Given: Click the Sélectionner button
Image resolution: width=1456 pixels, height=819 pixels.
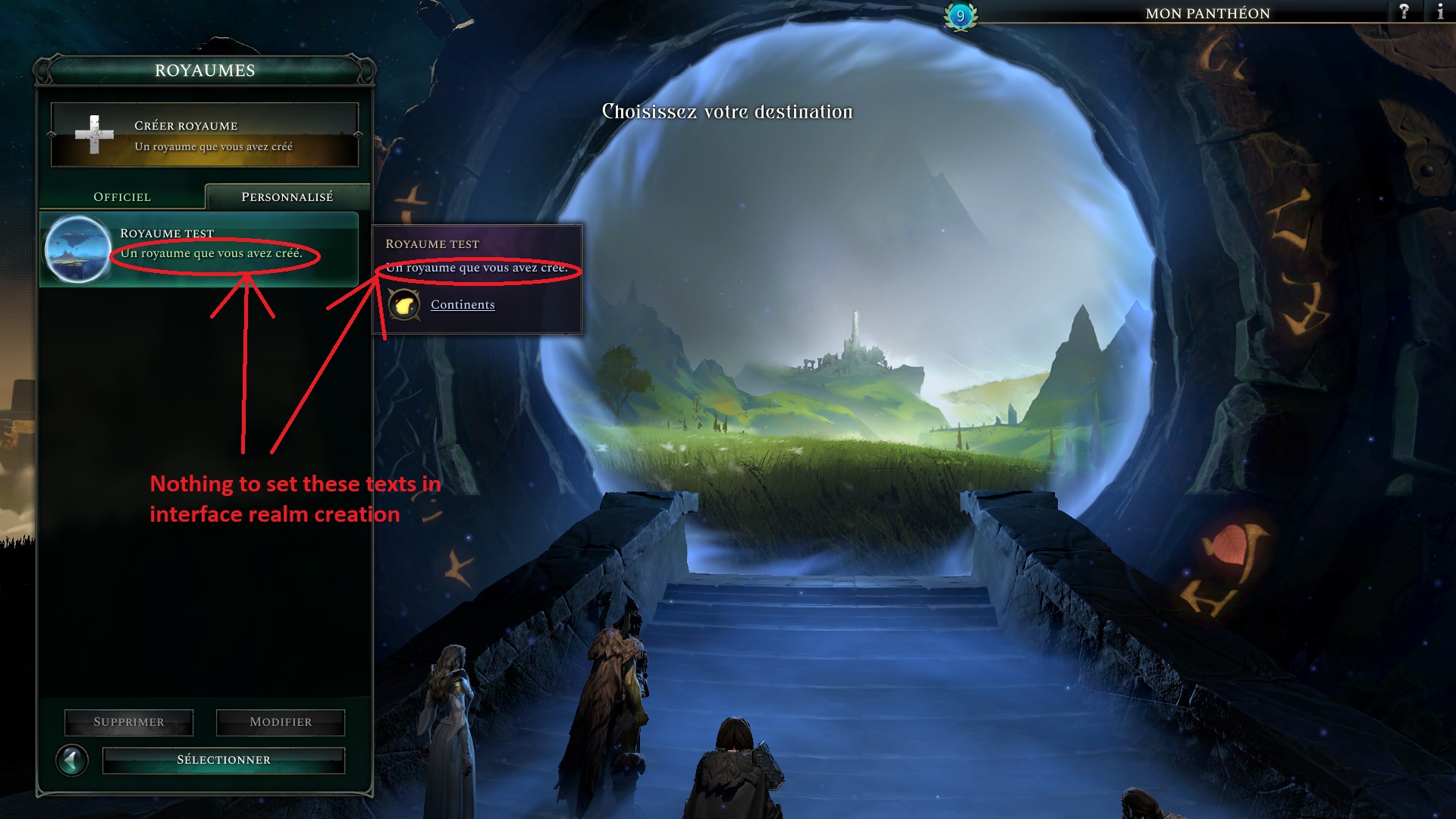Looking at the screenshot, I should (223, 758).
